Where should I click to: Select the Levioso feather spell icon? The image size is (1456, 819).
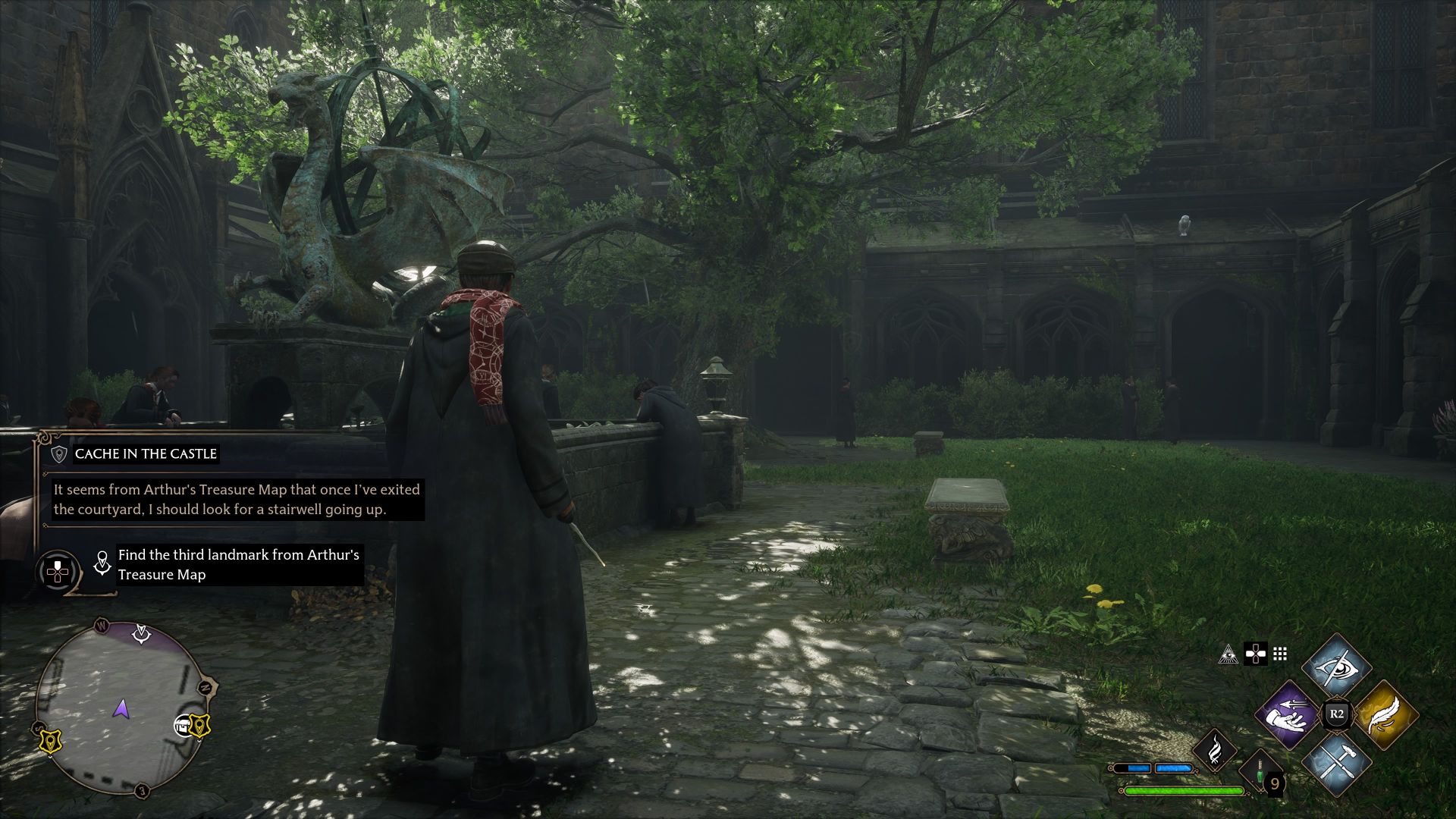pyautogui.click(x=1389, y=714)
